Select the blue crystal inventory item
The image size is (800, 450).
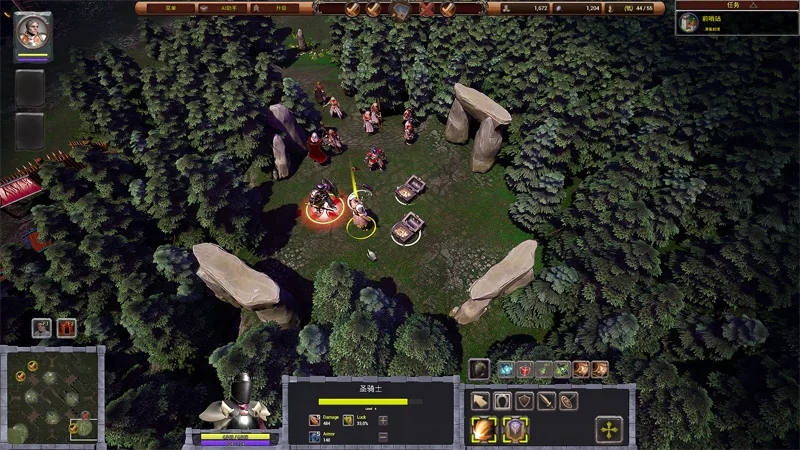[x=505, y=370]
